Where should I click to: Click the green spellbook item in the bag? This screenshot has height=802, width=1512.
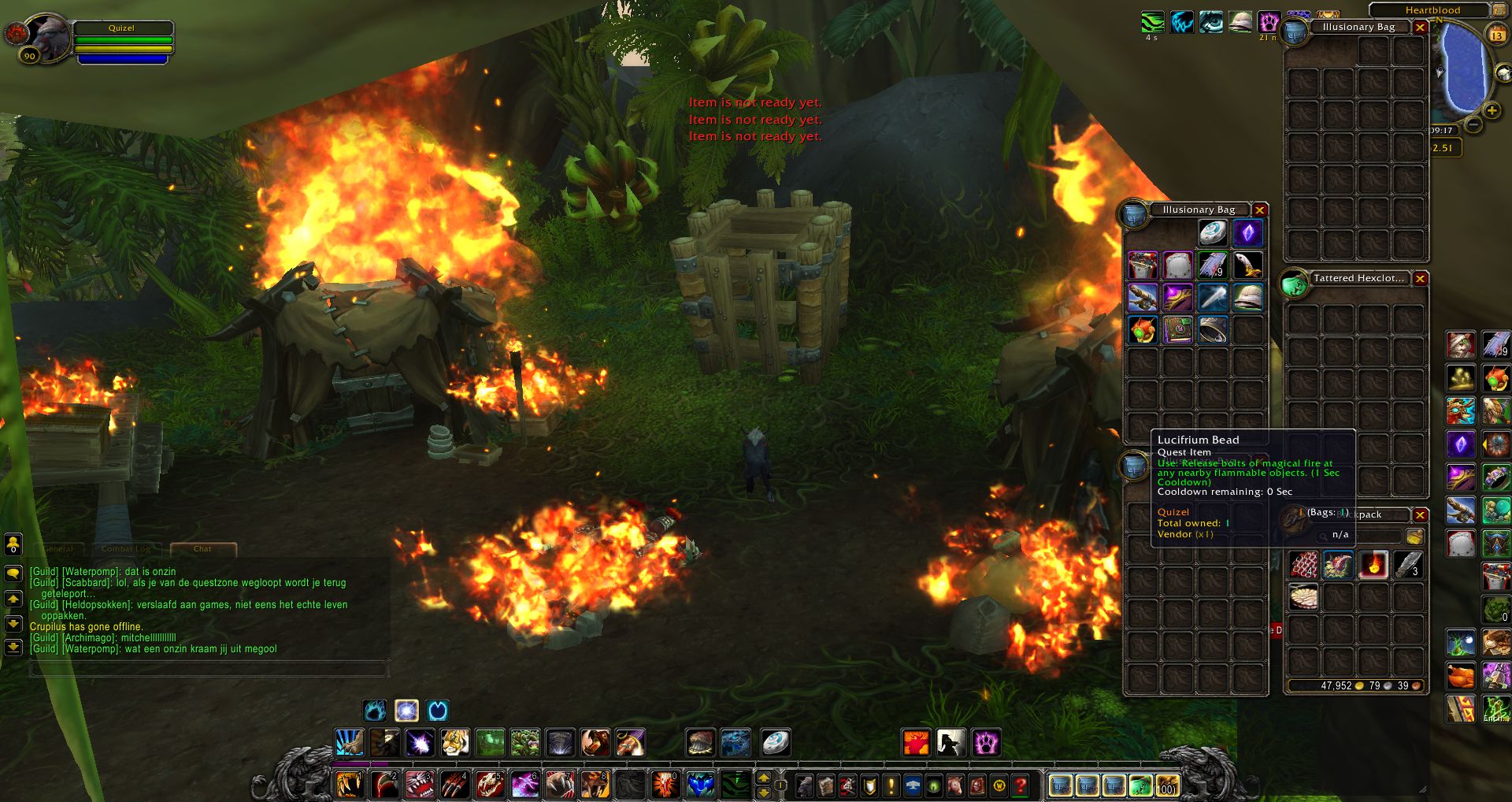tap(1178, 329)
